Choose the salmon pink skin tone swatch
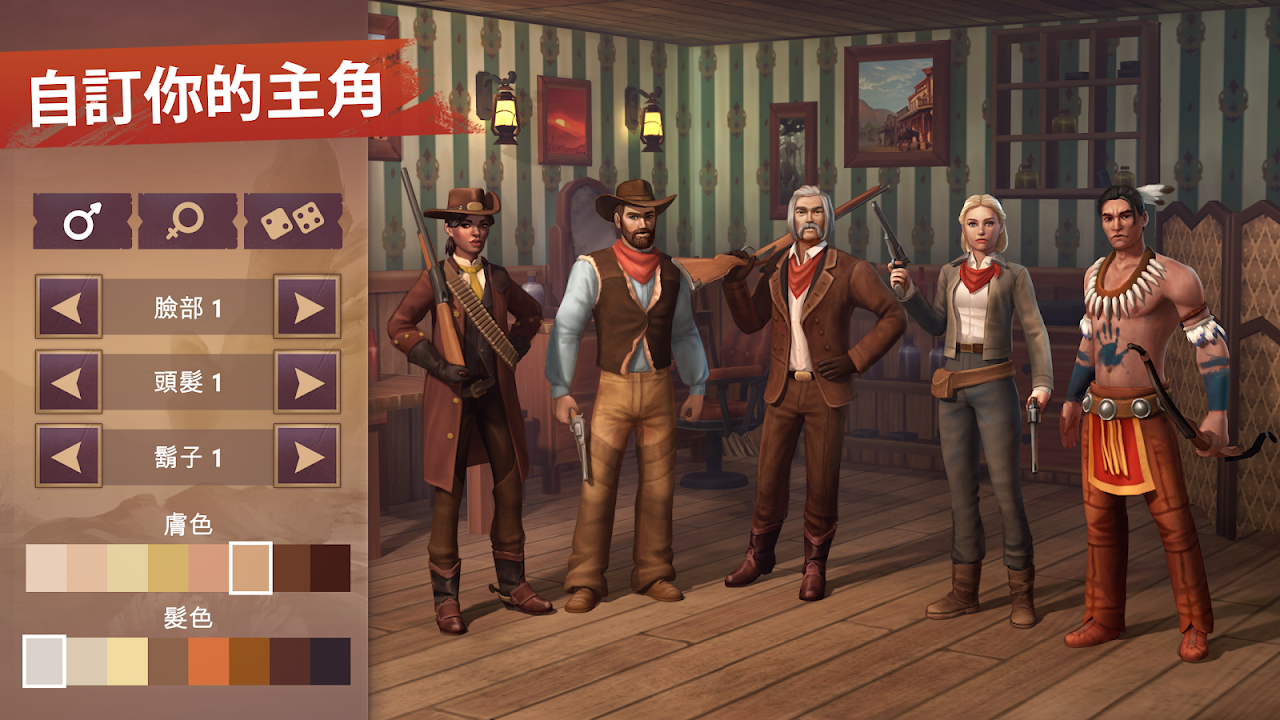Screen dimensions: 1280x720 [x=208, y=568]
